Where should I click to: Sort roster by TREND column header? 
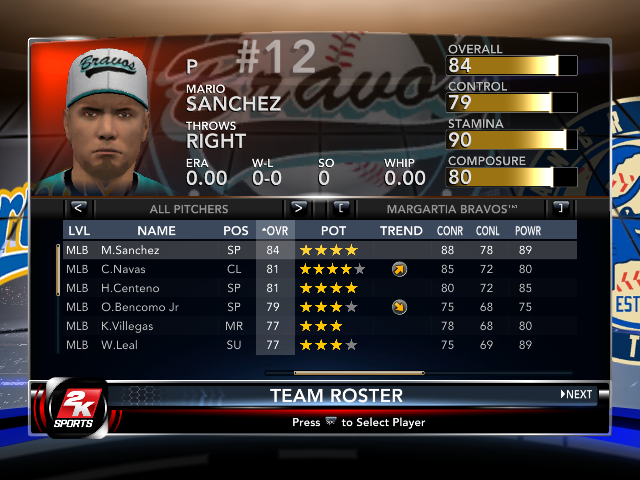click(x=401, y=231)
